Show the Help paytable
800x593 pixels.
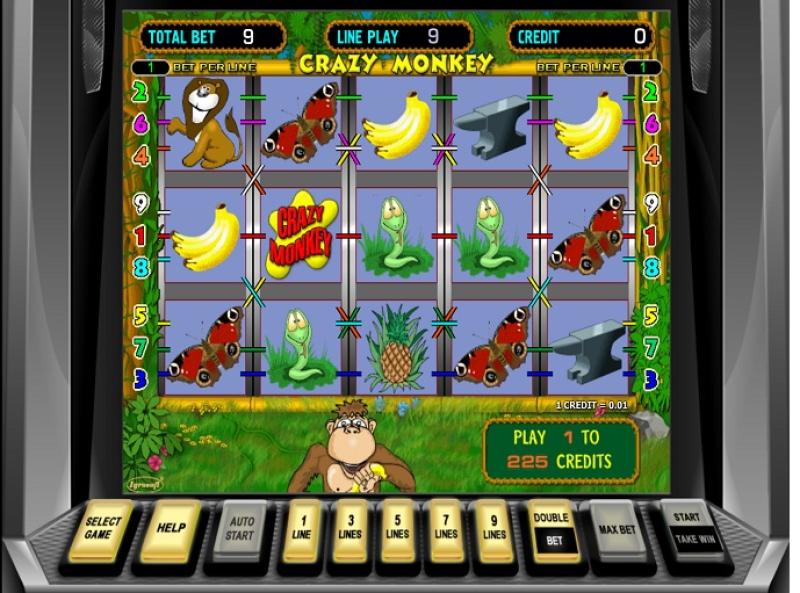click(x=170, y=527)
